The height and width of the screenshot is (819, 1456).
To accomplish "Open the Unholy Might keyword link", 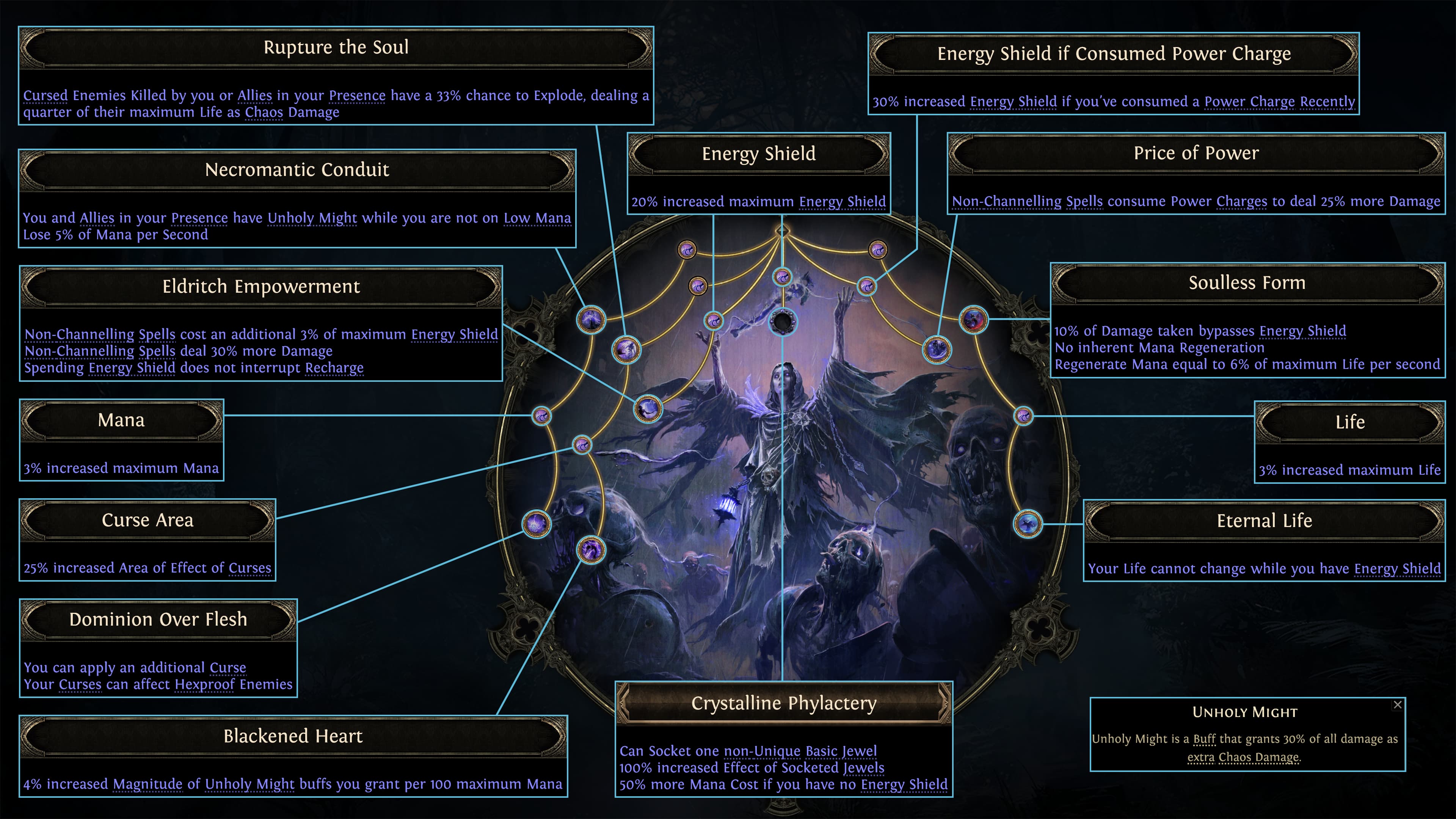I will pos(311,218).
